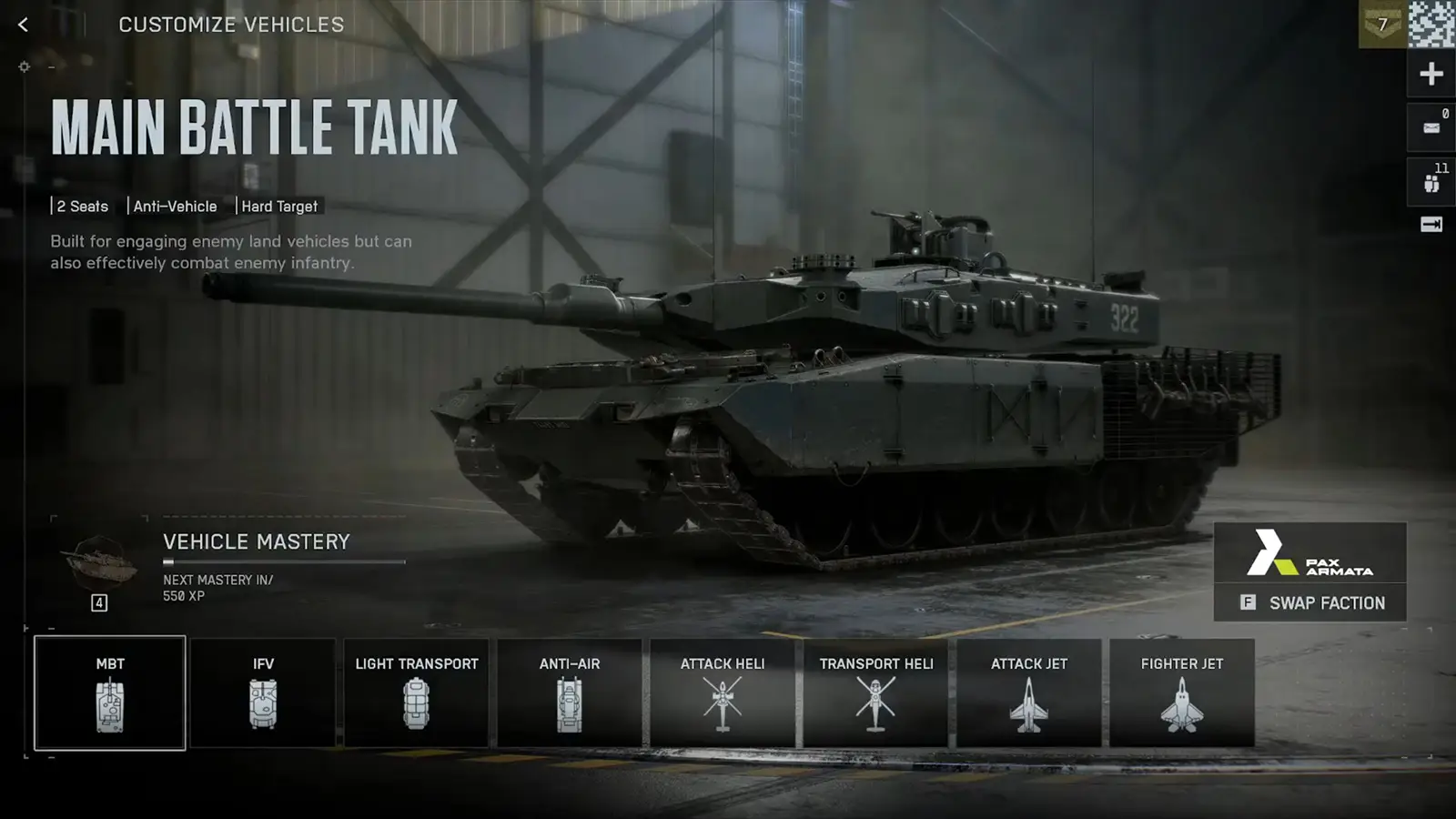The width and height of the screenshot is (1456, 819).
Task: Switch to the Fighter Jet category
Action: [x=1181, y=692]
